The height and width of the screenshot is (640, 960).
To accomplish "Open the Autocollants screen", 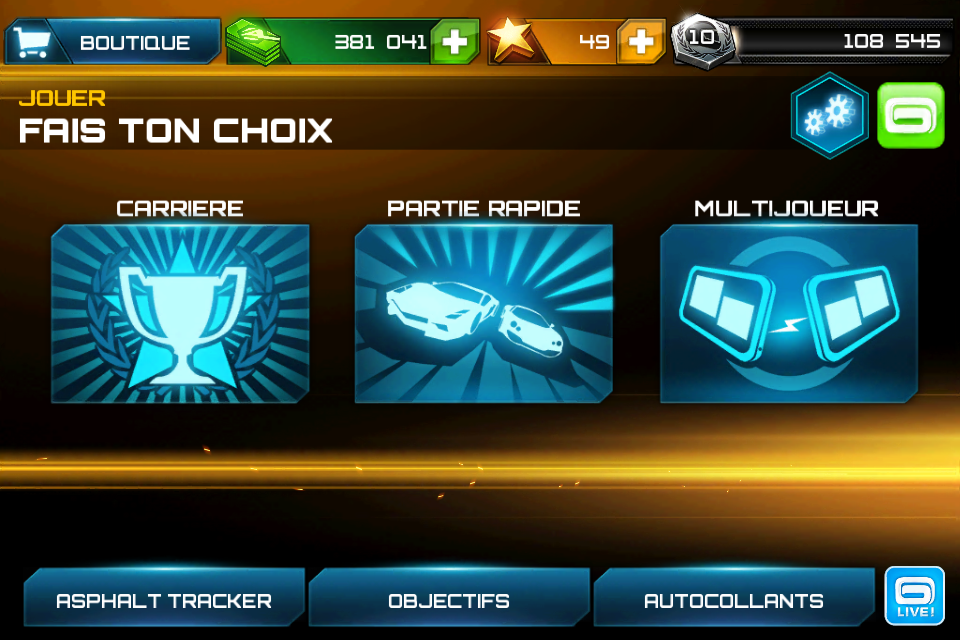I will click(734, 600).
